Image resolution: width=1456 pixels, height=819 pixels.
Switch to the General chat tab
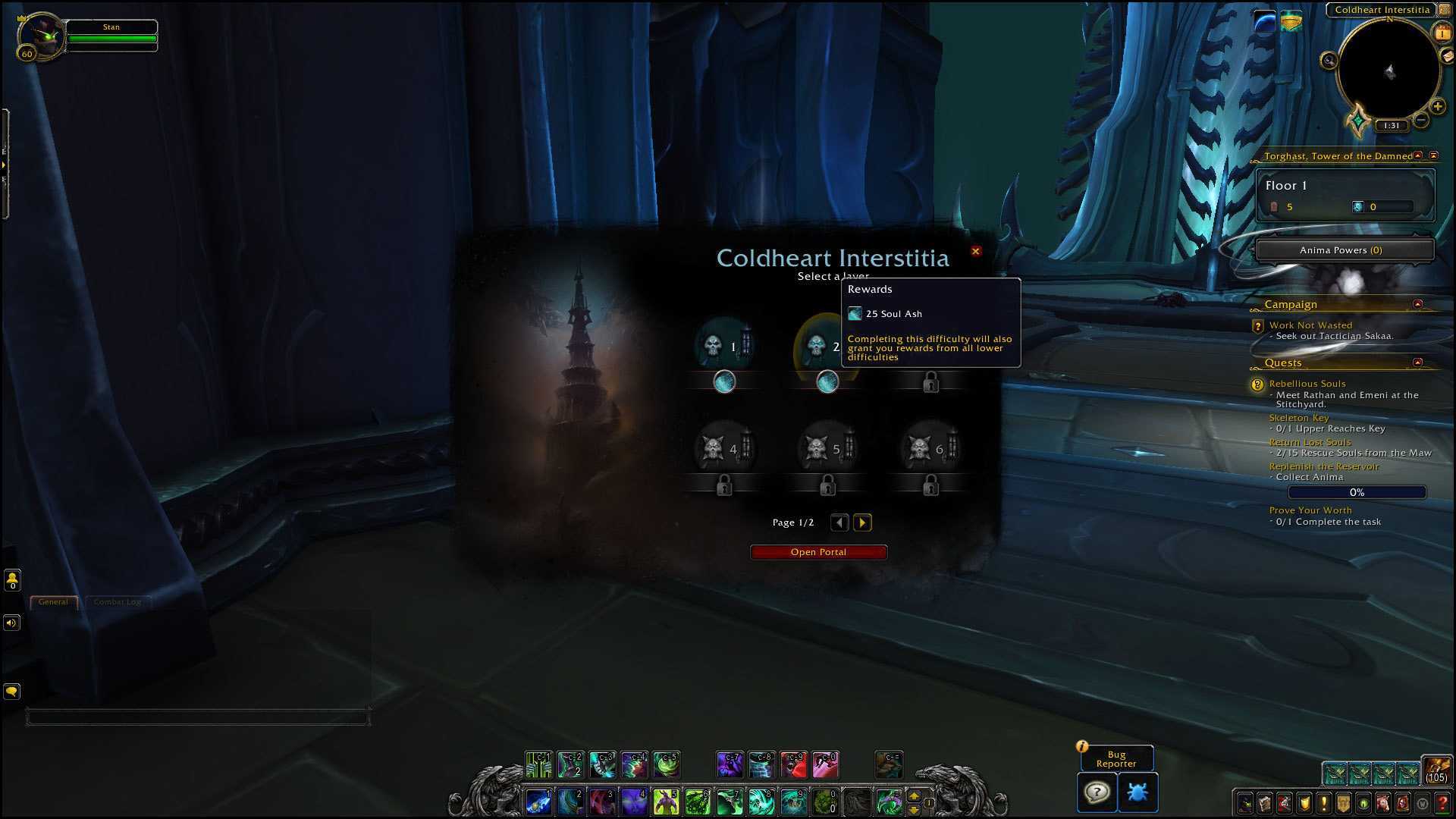point(53,602)
